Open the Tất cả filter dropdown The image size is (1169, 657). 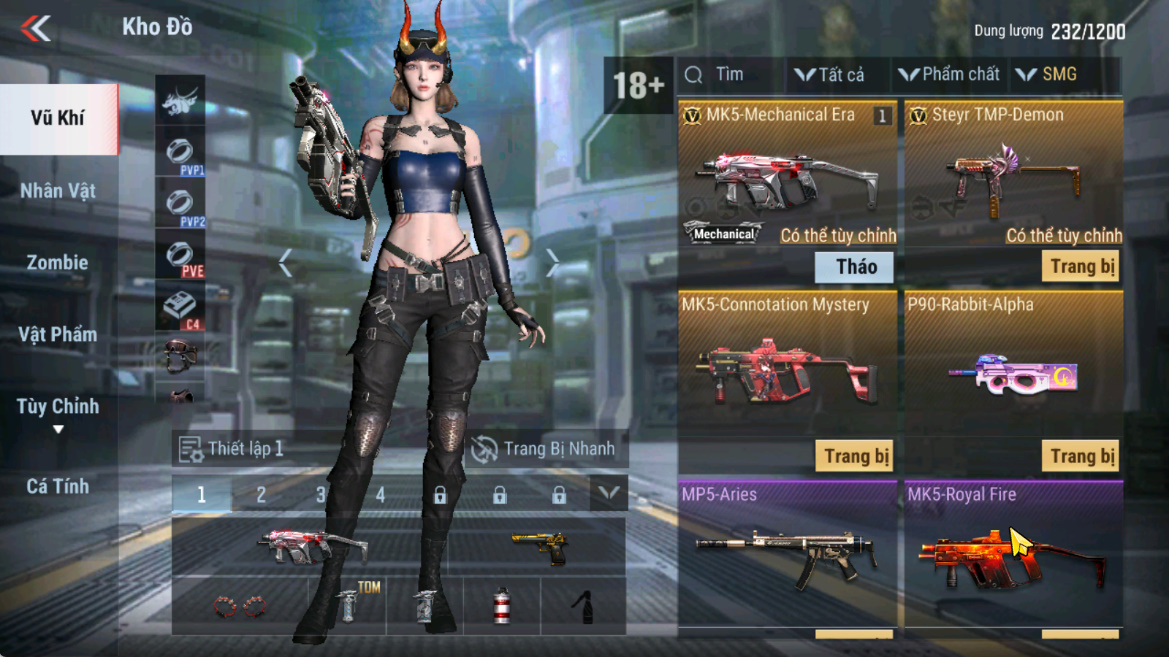coord(830,75)
